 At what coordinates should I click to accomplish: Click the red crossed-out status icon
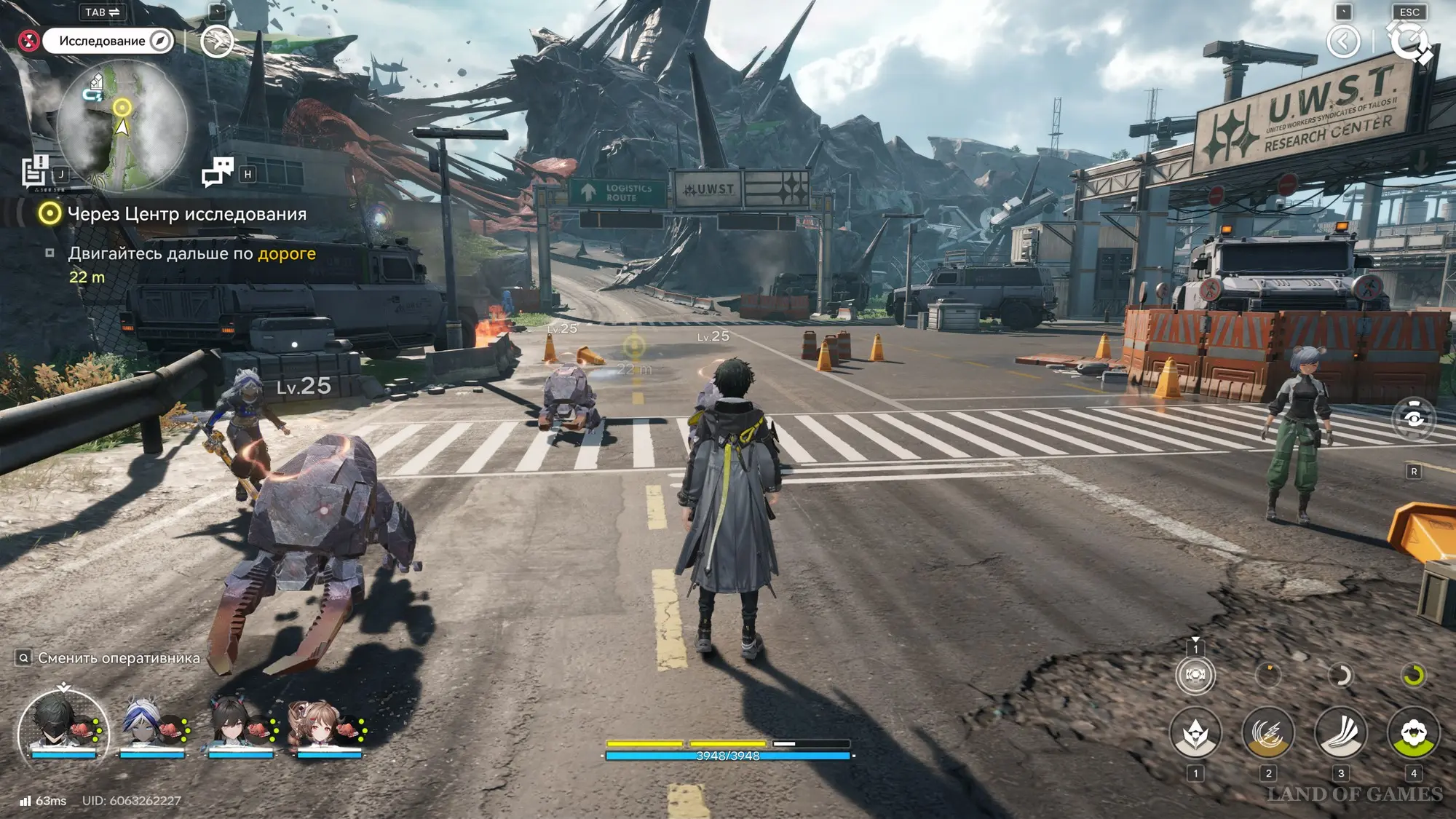tap(29, 41)
